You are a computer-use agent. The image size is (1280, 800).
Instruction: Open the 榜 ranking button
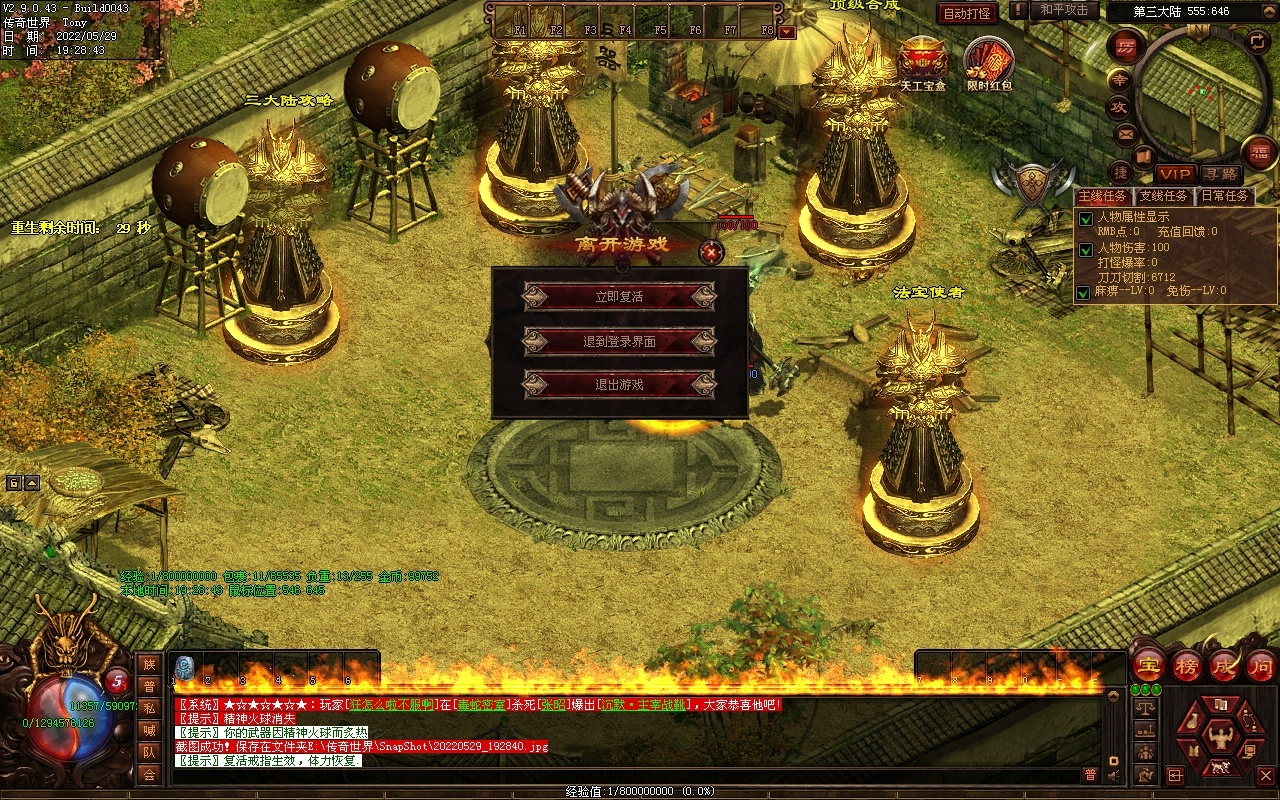pyautogui.click(x=1187, y=665)
